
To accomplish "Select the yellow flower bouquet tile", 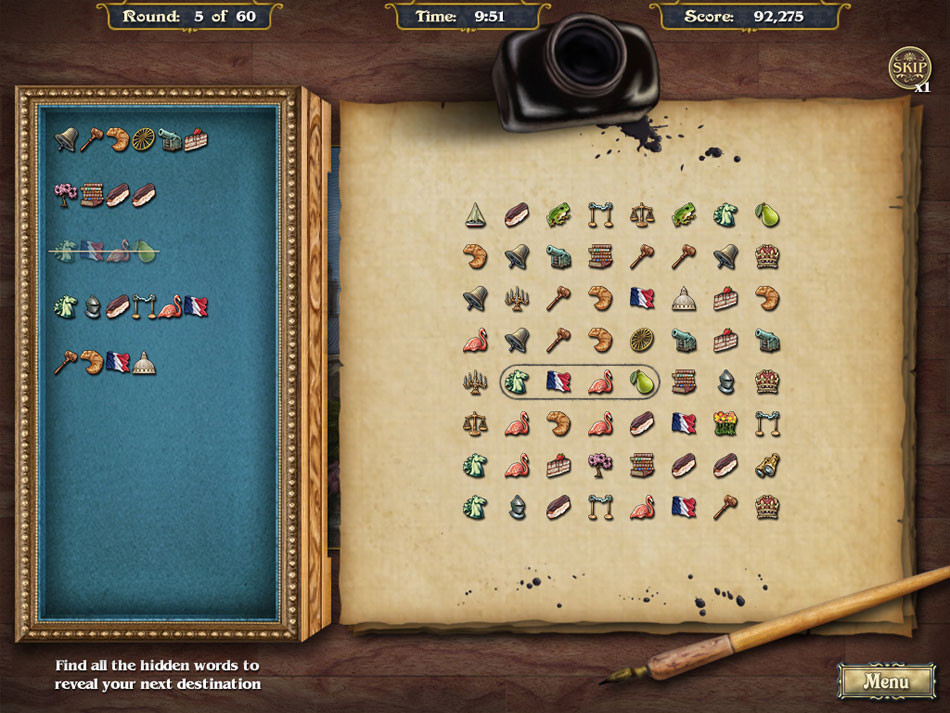I will (x=726, y=423).
